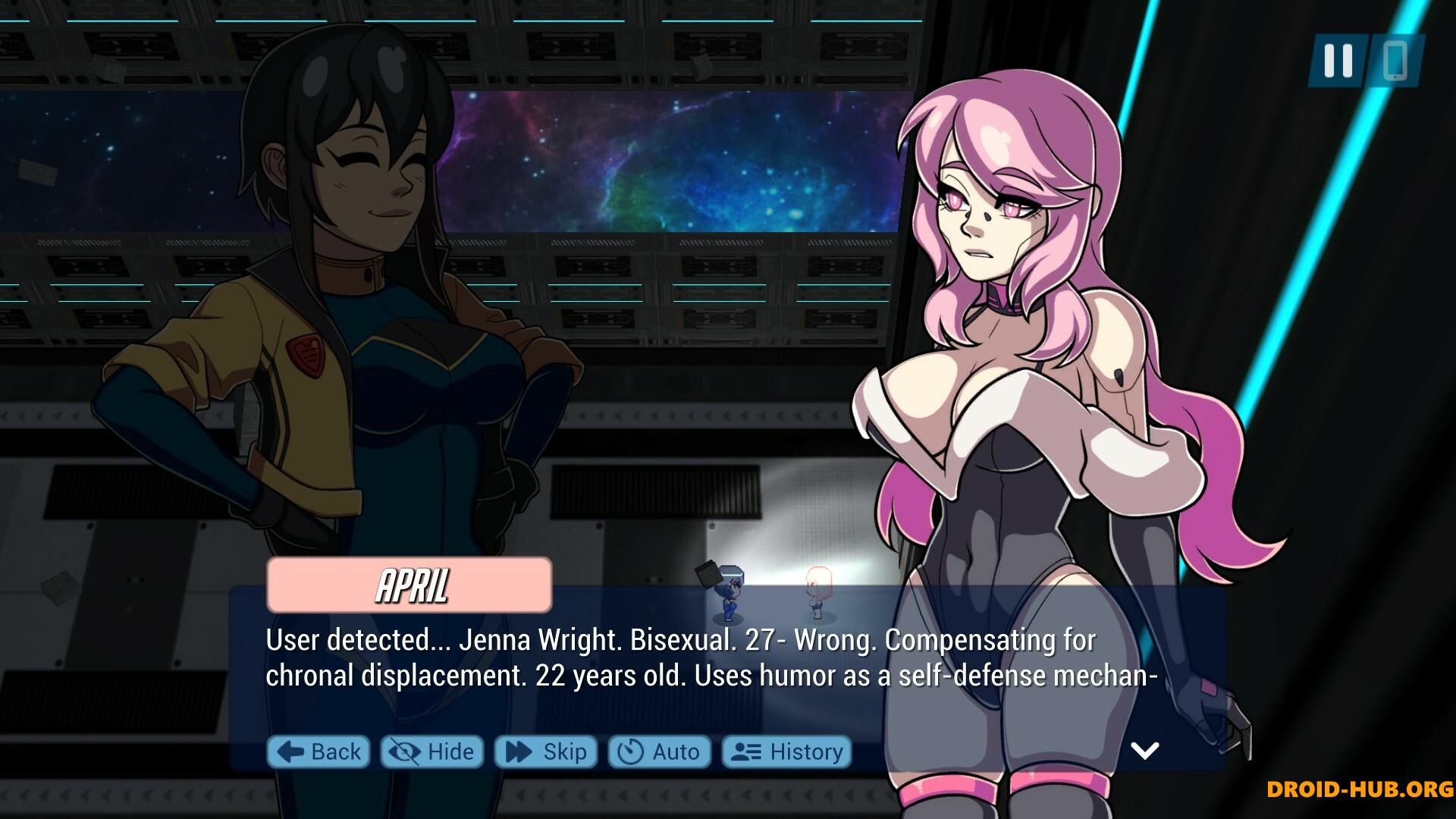Go back with the Back button
Screen dimensions: 1456x819
coord(318,752)
